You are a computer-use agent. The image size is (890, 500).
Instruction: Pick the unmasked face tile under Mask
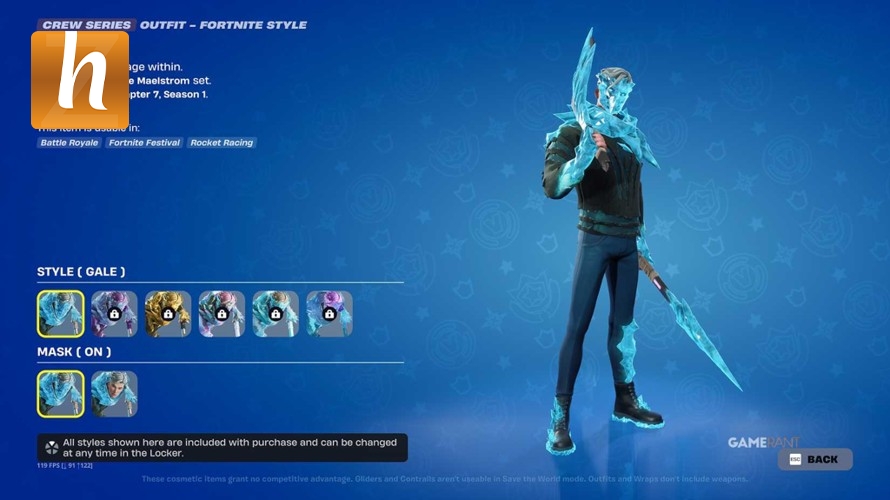point(115,394)
